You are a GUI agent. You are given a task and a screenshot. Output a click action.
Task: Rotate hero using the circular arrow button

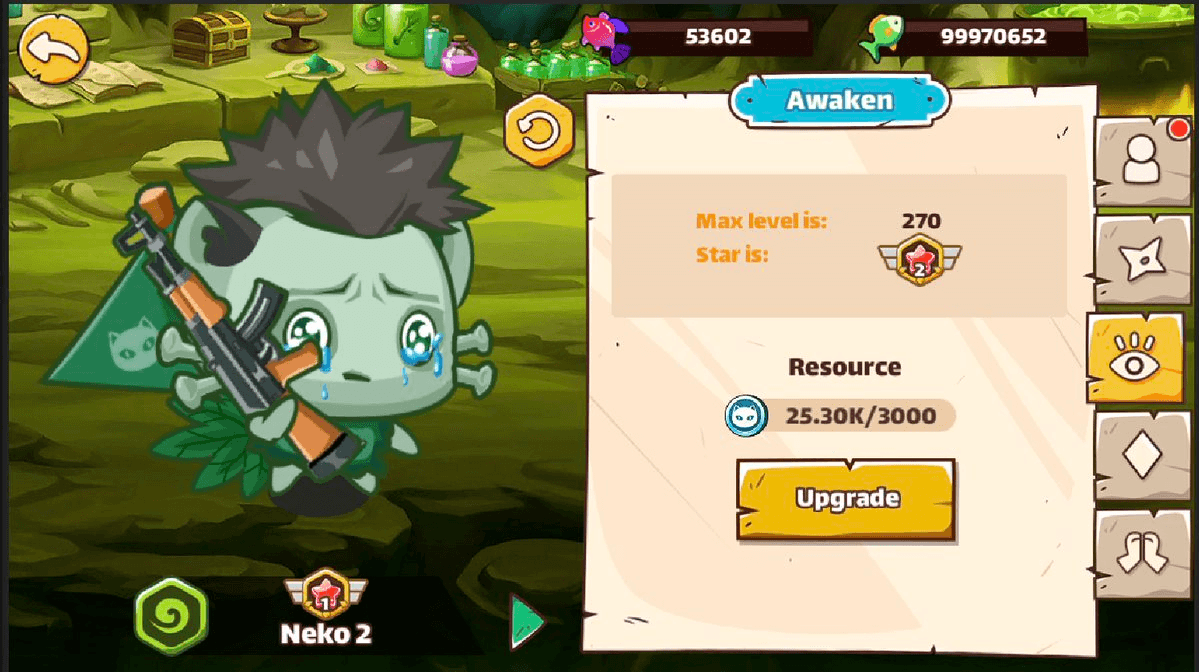pos(539,132)
